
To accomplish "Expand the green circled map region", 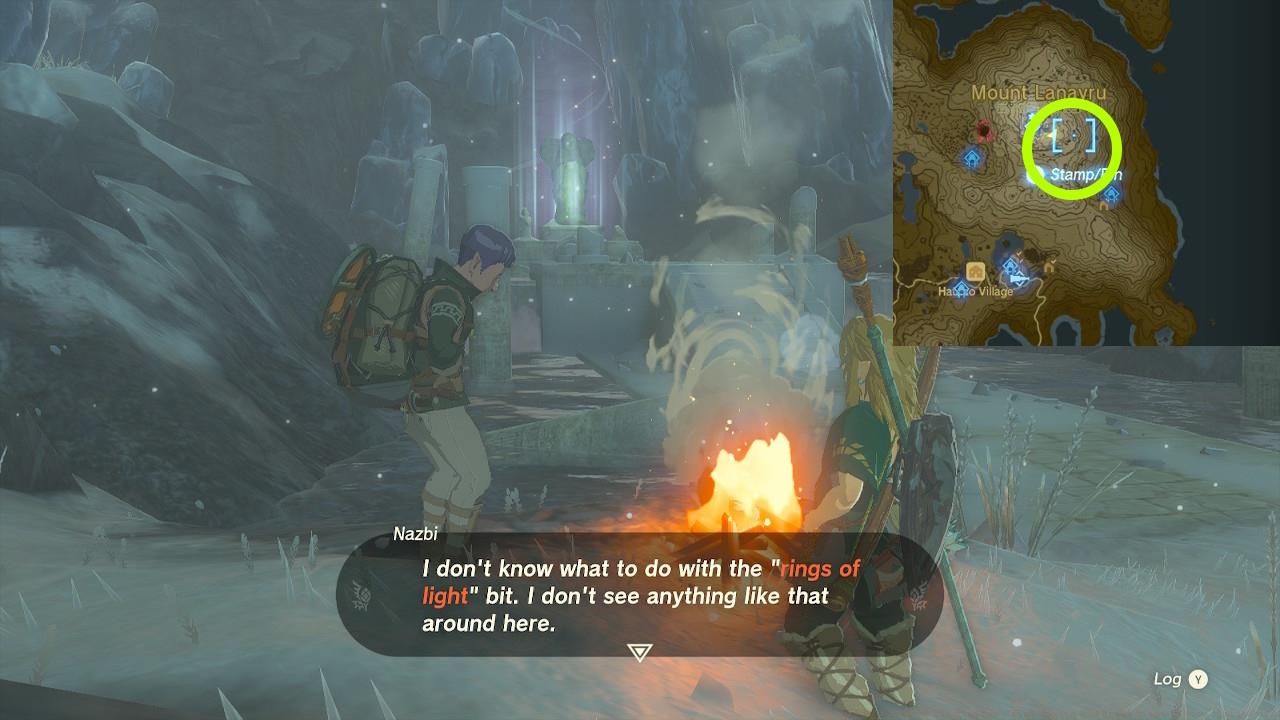I will (1072, 148).
